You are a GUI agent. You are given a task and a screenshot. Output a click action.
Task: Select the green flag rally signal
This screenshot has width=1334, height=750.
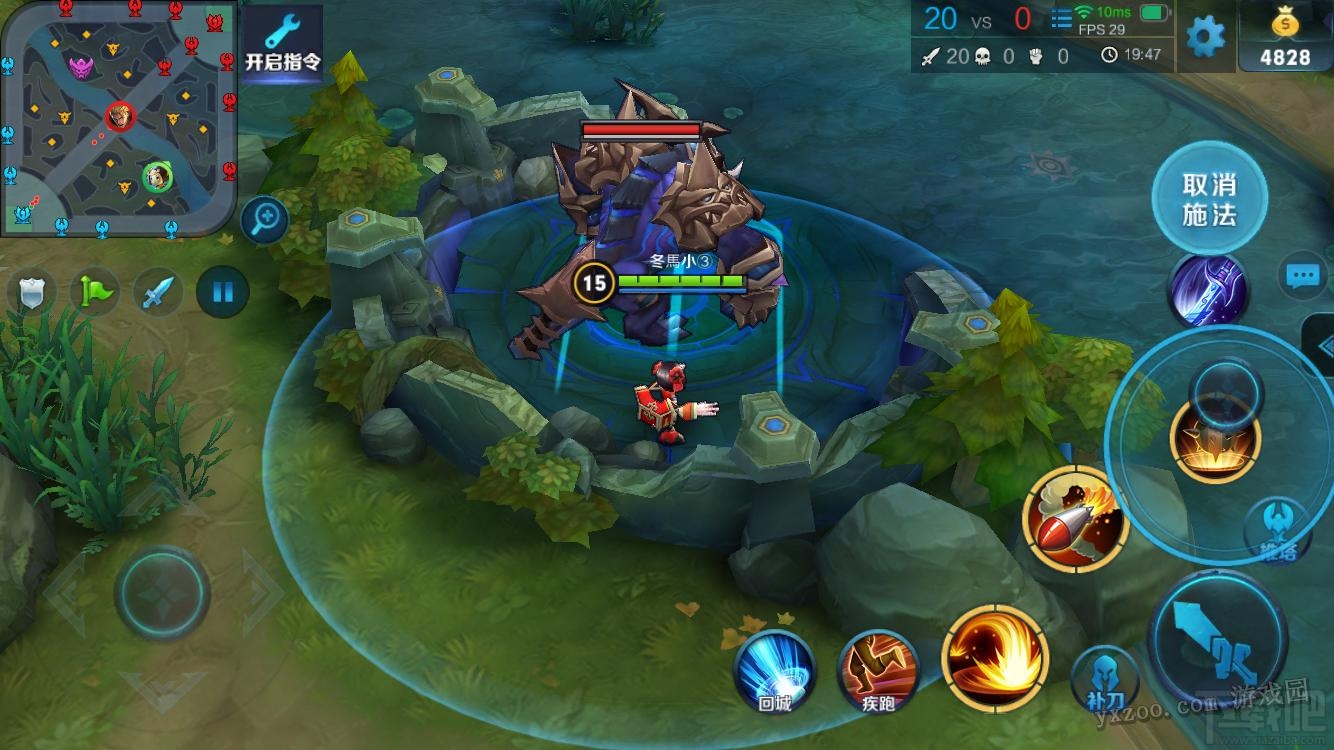[95, 293]
